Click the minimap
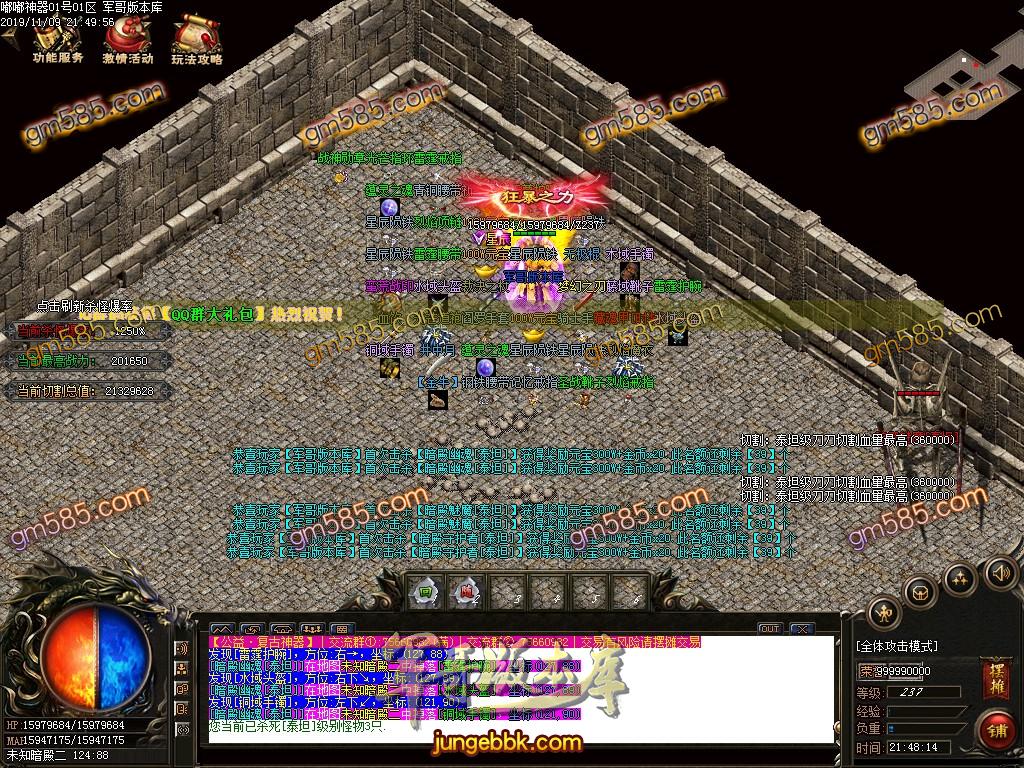Viewport: 1024px width, 768px height. tap(957, 73)
